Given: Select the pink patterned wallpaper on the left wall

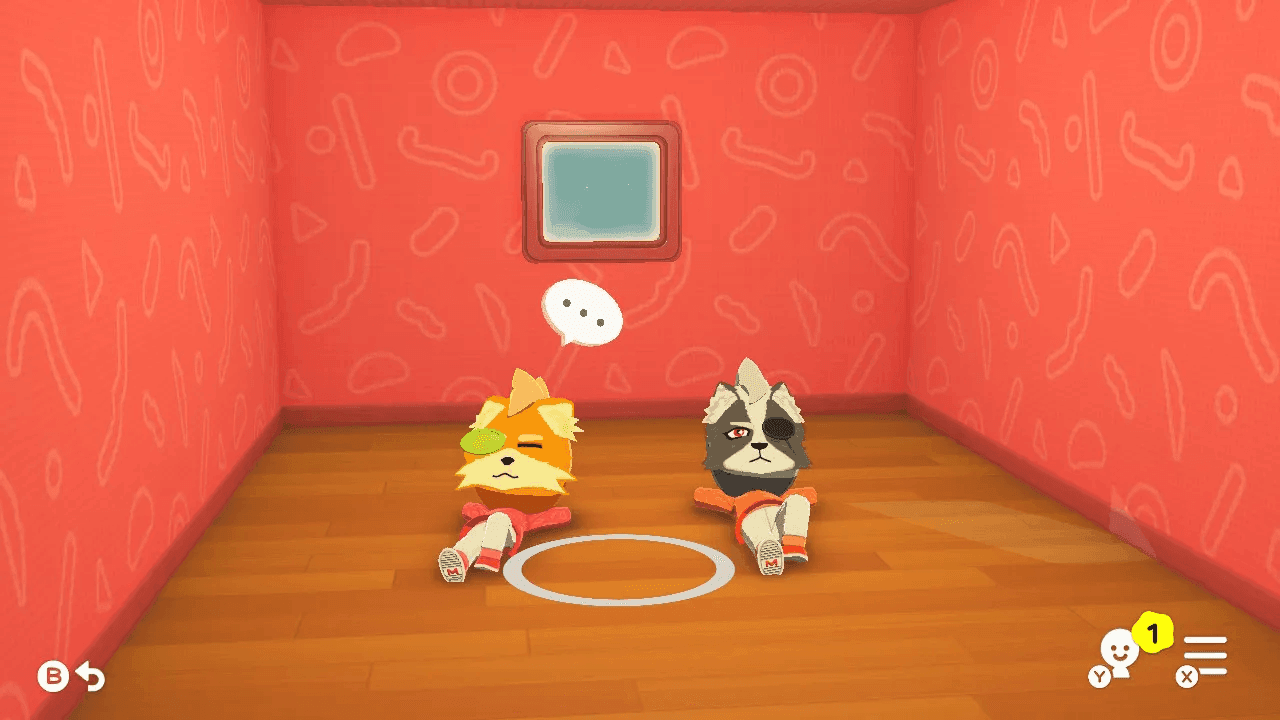Looking at the screenshot, I should (120, 300).
